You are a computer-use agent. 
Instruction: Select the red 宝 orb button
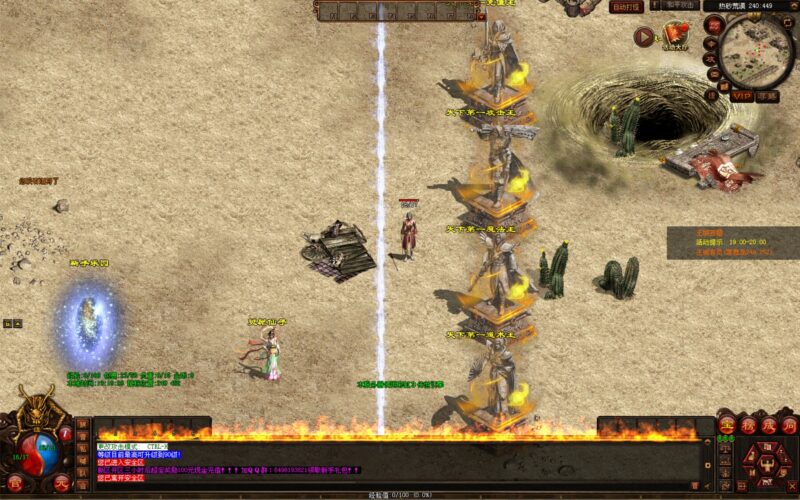(726, 427)
